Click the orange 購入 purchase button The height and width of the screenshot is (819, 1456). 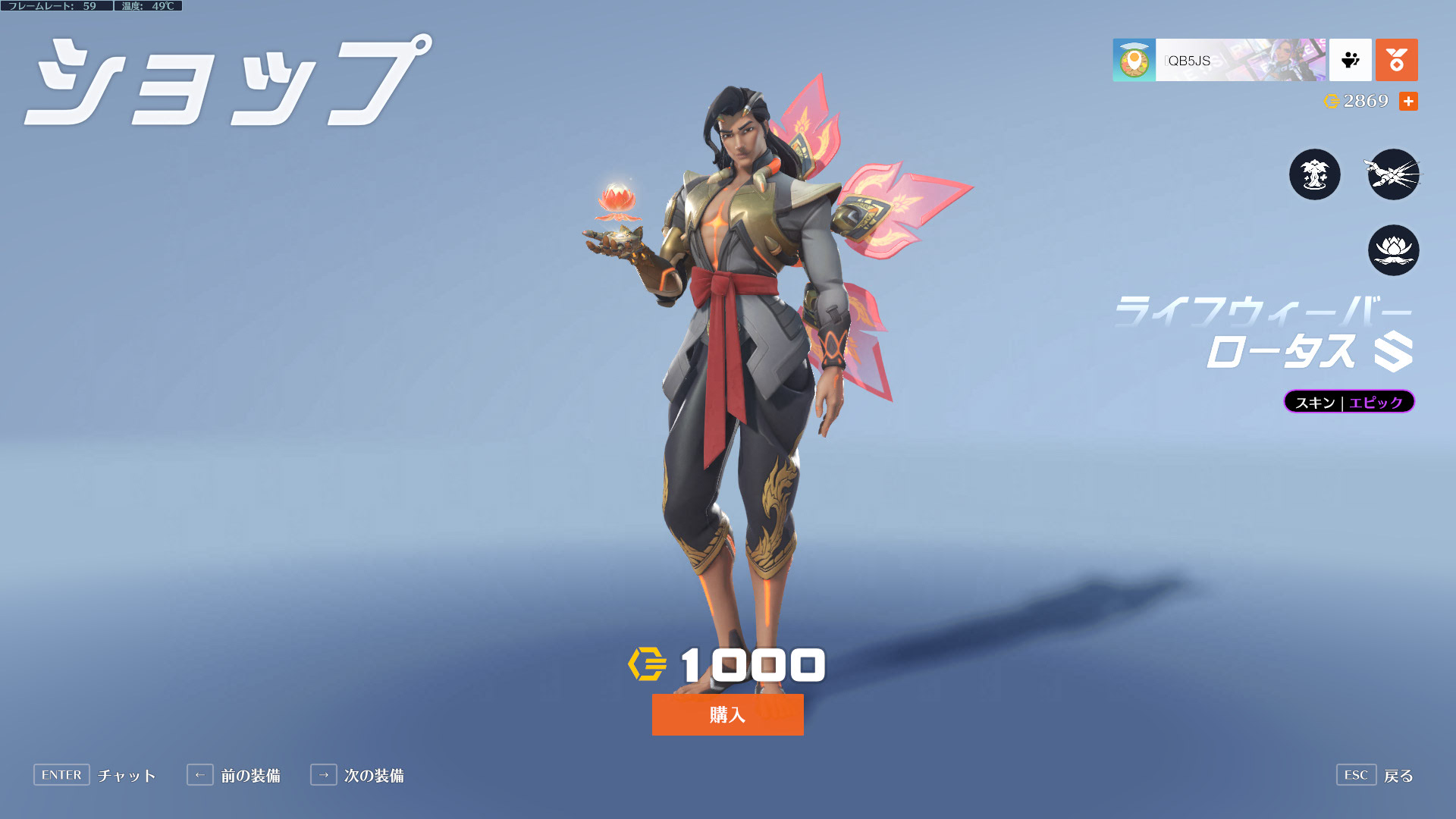point(727,714)
